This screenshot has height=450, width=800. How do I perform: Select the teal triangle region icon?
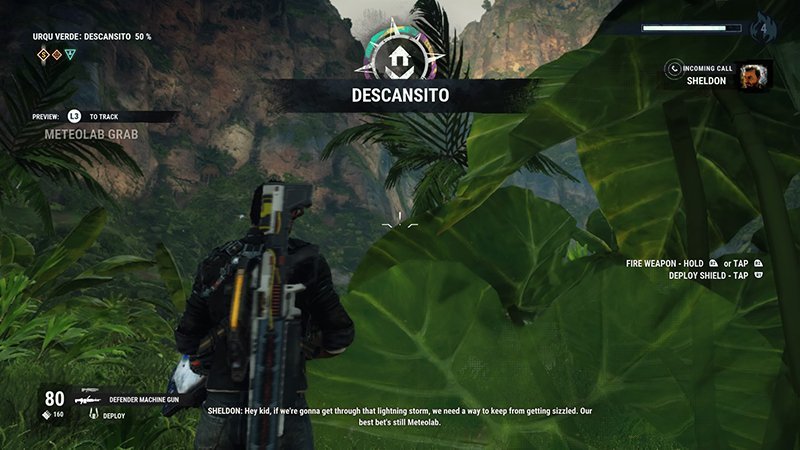[x=69, y=55]
